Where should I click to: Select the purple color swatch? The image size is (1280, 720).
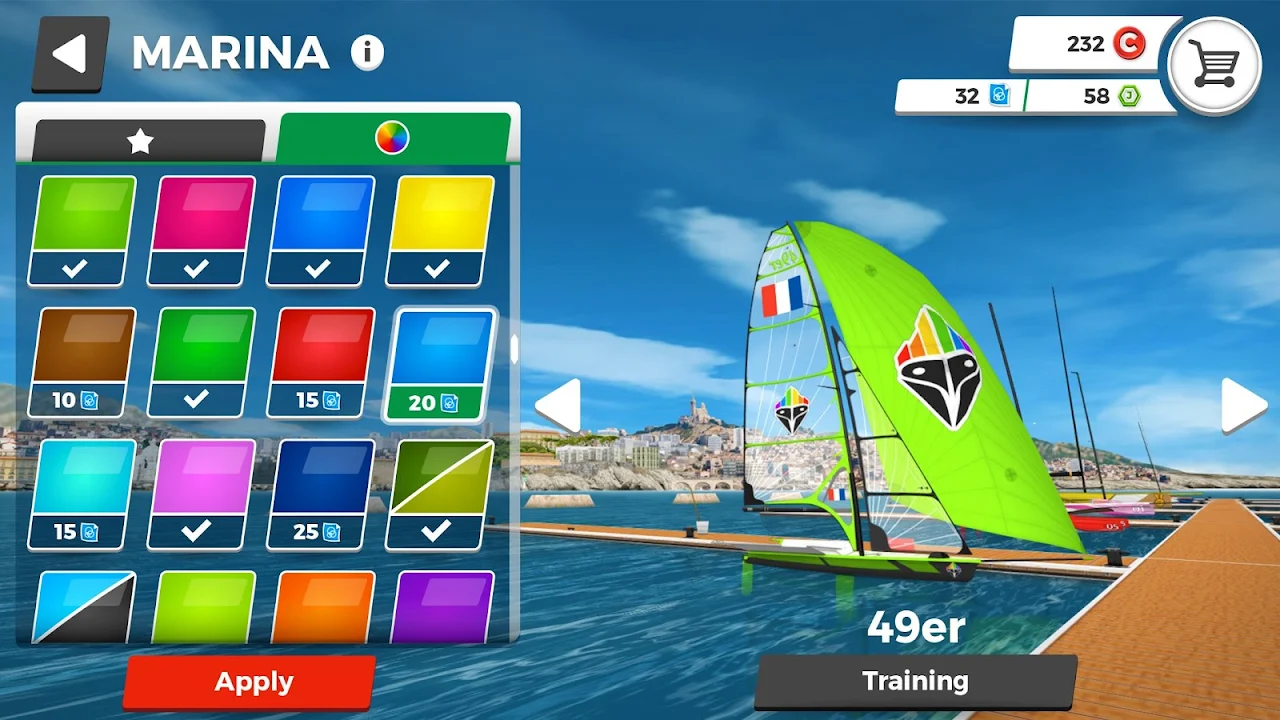point(440,606)
